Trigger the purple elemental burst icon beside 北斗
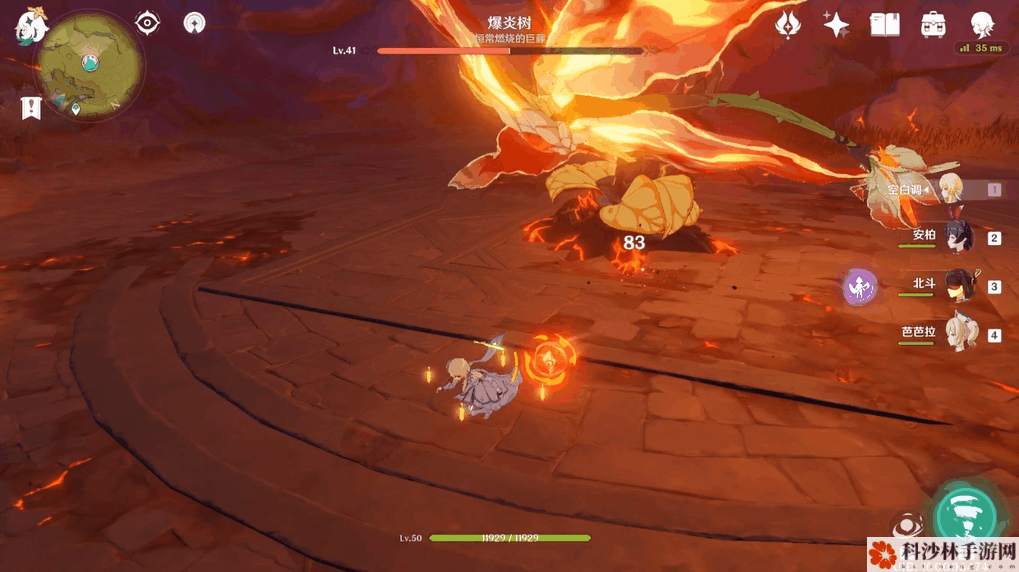Viewport: 1019px width, 572px height. click(860, 287)
